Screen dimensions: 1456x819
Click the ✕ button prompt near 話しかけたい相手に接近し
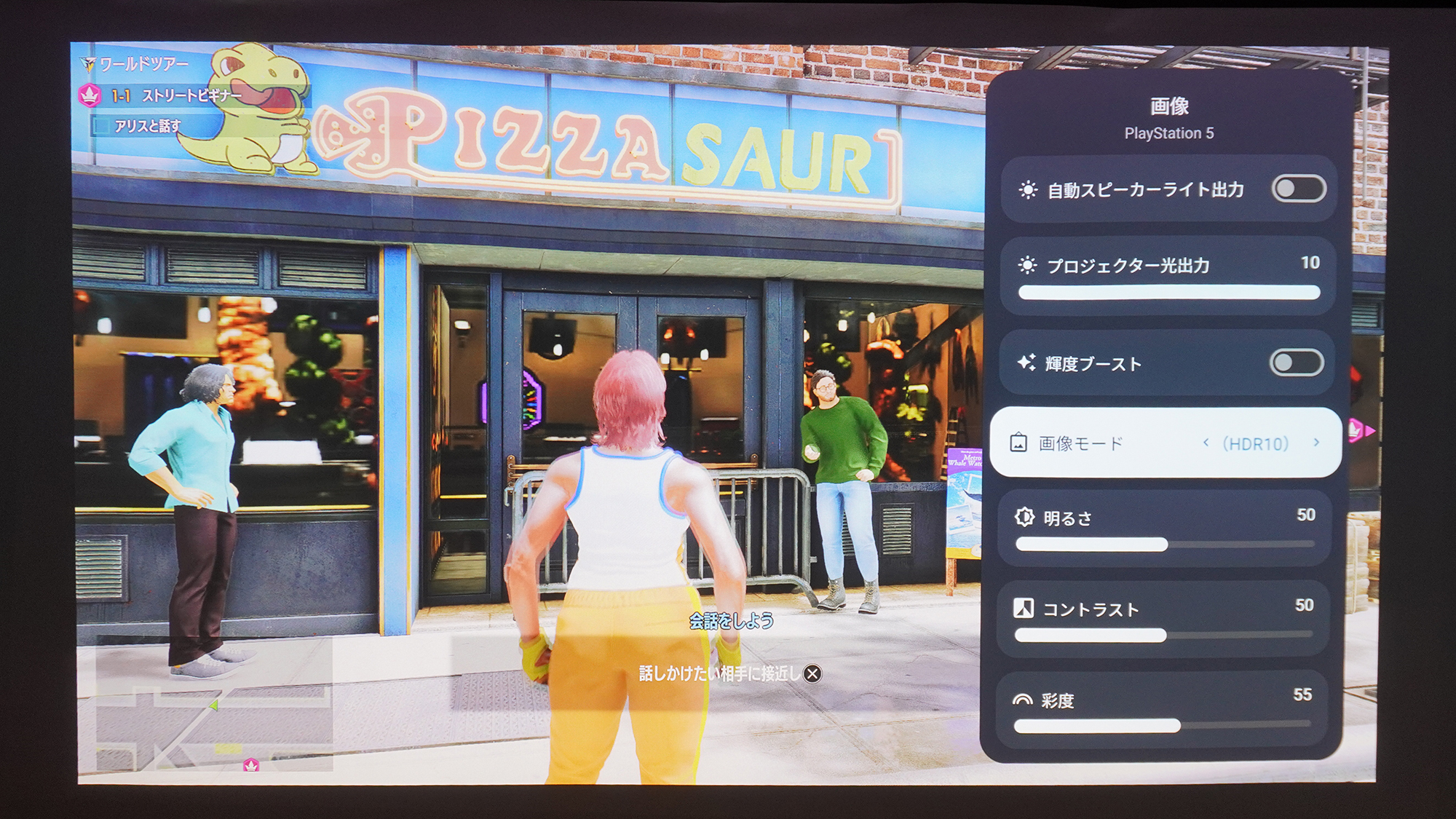pos(815,676)
